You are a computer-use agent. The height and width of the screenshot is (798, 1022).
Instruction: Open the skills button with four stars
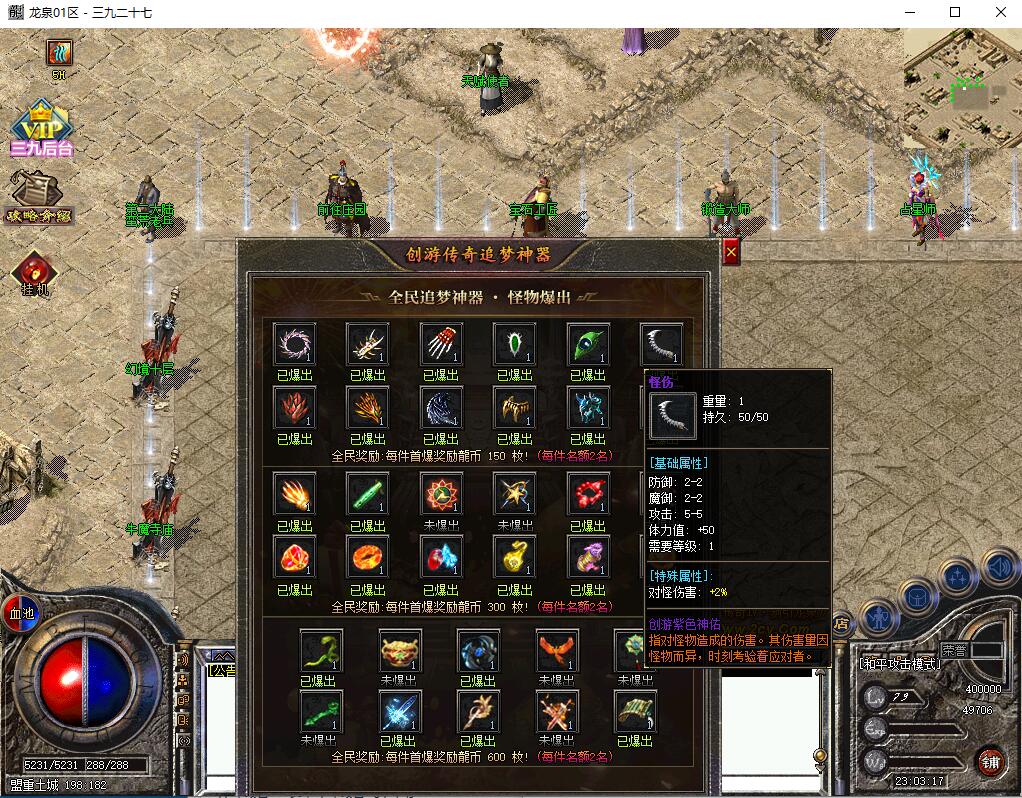[x=957, y=577]
